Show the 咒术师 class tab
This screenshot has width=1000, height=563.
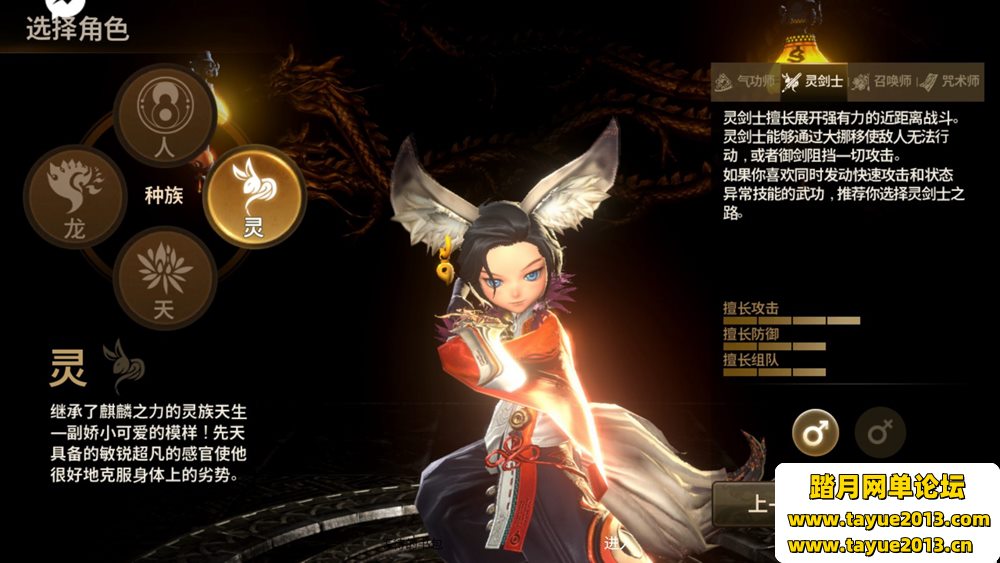[948, 81]
